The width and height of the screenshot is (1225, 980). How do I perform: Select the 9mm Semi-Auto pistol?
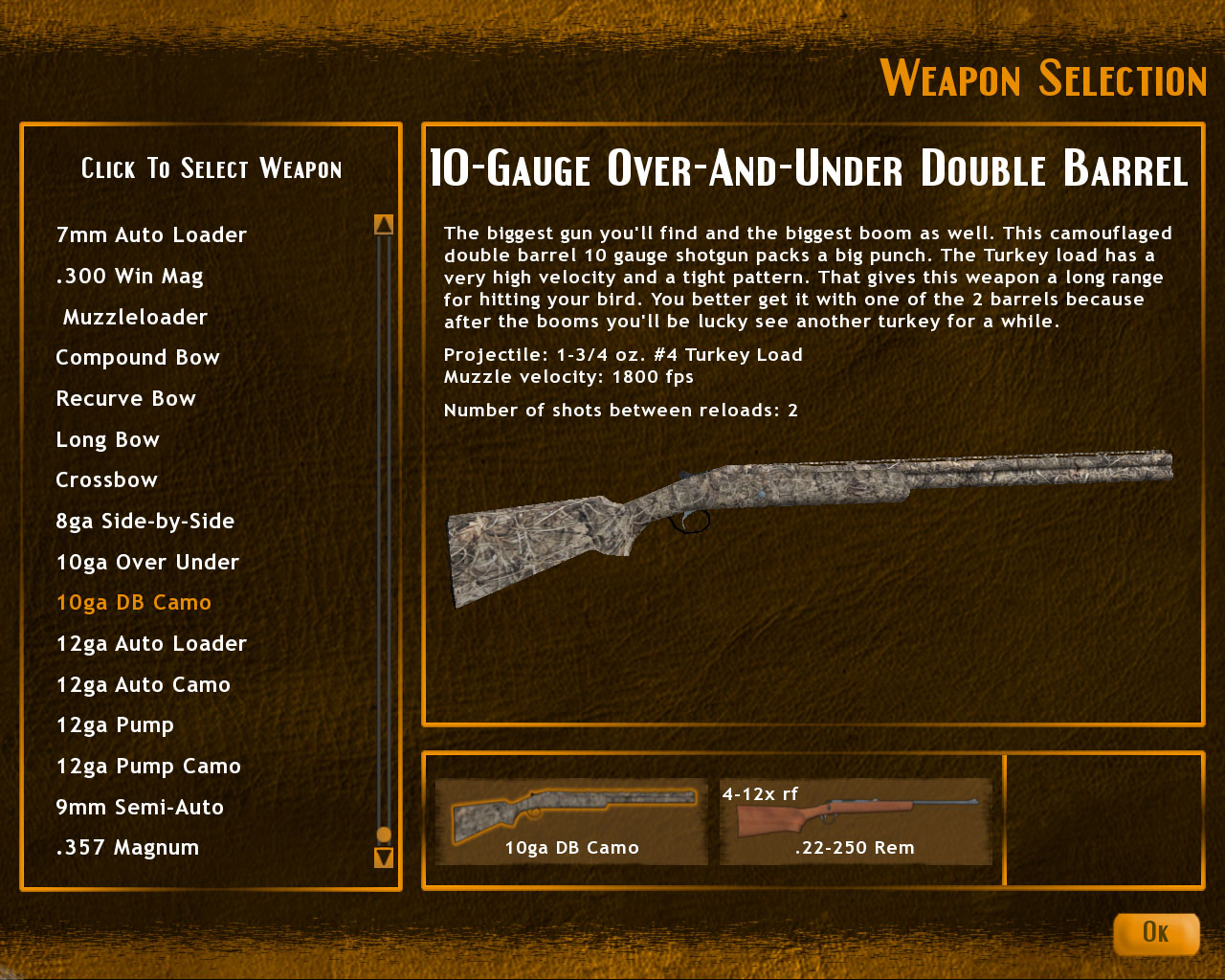[x=140, y=808]
